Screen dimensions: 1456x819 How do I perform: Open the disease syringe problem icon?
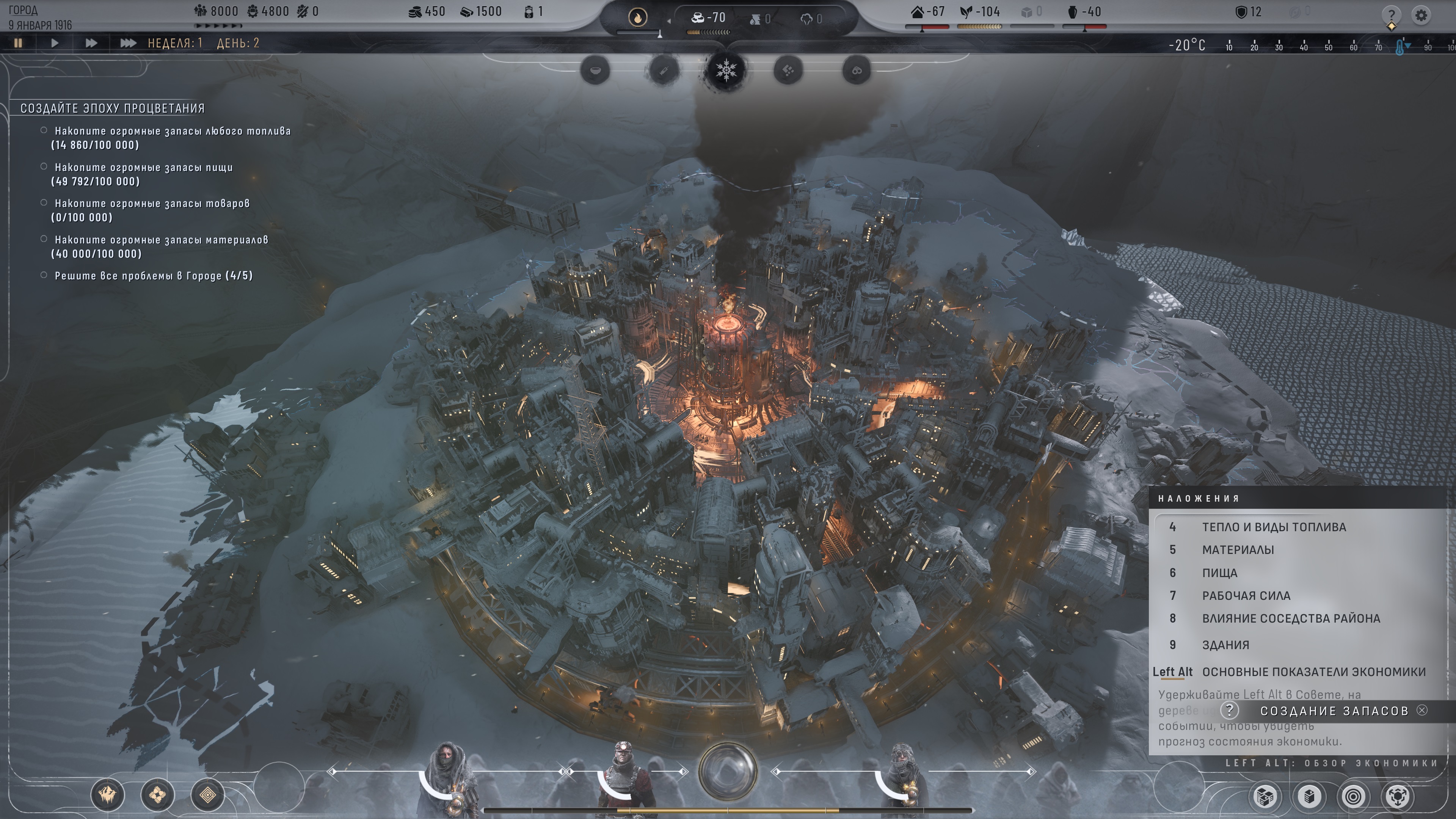point(664,71)
